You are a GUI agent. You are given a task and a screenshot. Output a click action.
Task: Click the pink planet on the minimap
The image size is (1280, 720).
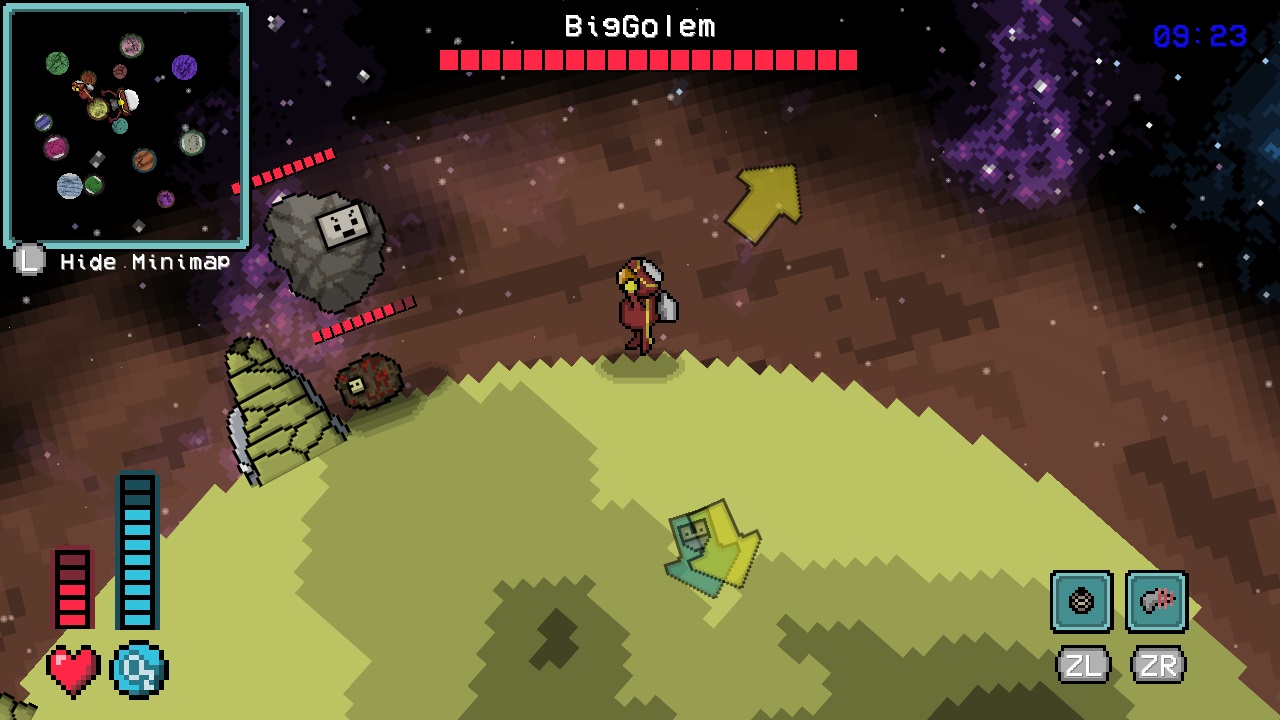56,146
